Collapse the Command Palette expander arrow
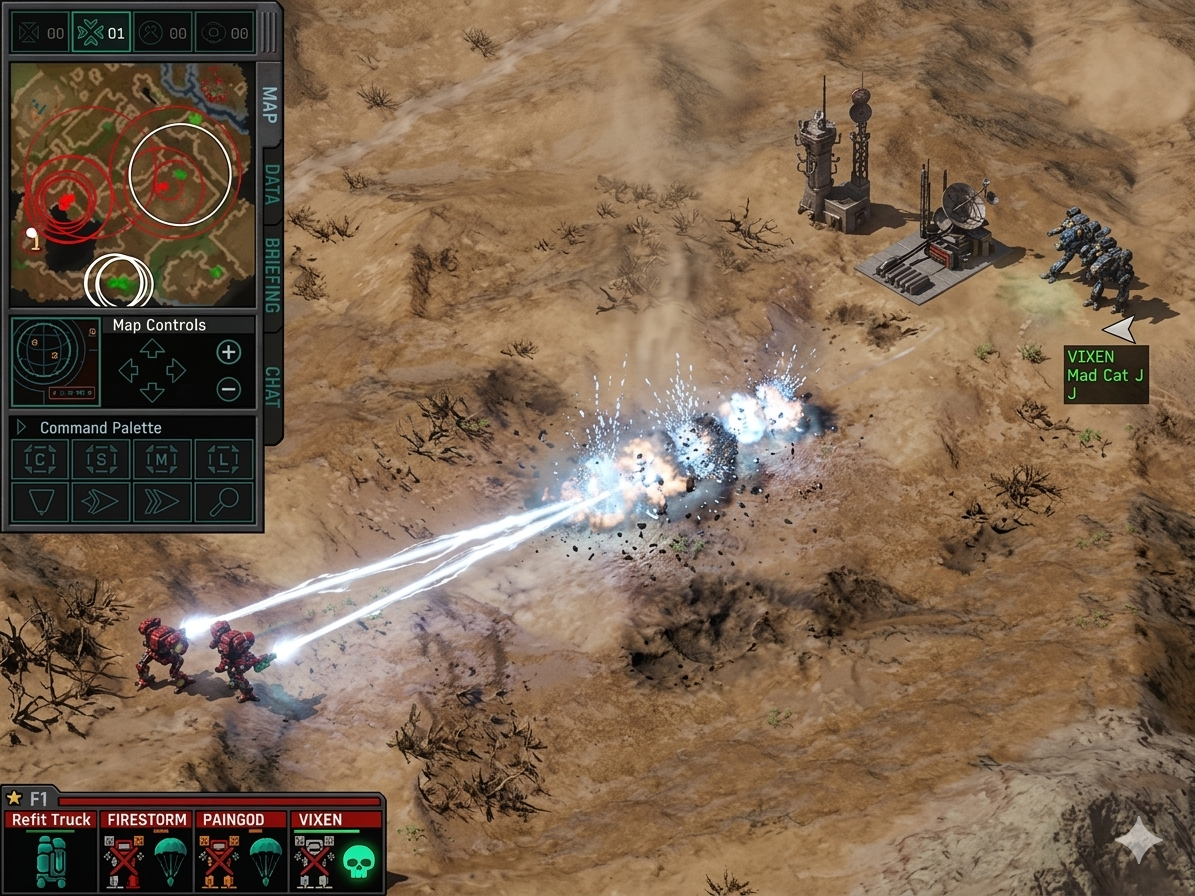The width and height of the screenshot is (1195, 896). click(x=21, y=427)
